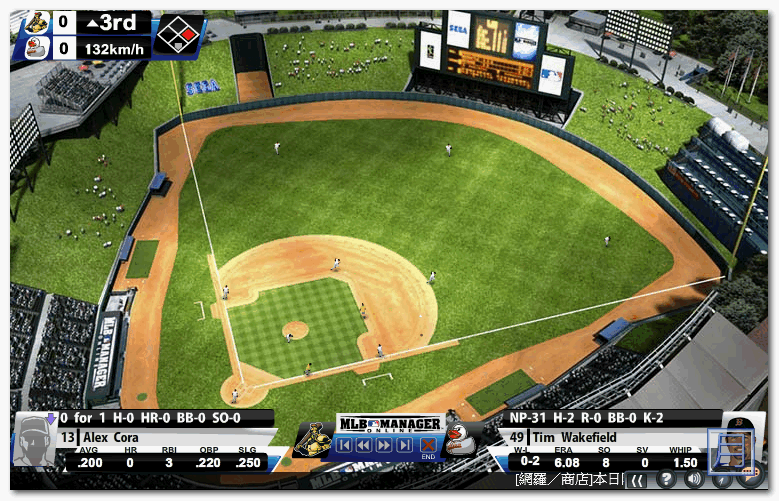Open the question mark help button
Screen dimensions: 779x501
tap(666, 480)
